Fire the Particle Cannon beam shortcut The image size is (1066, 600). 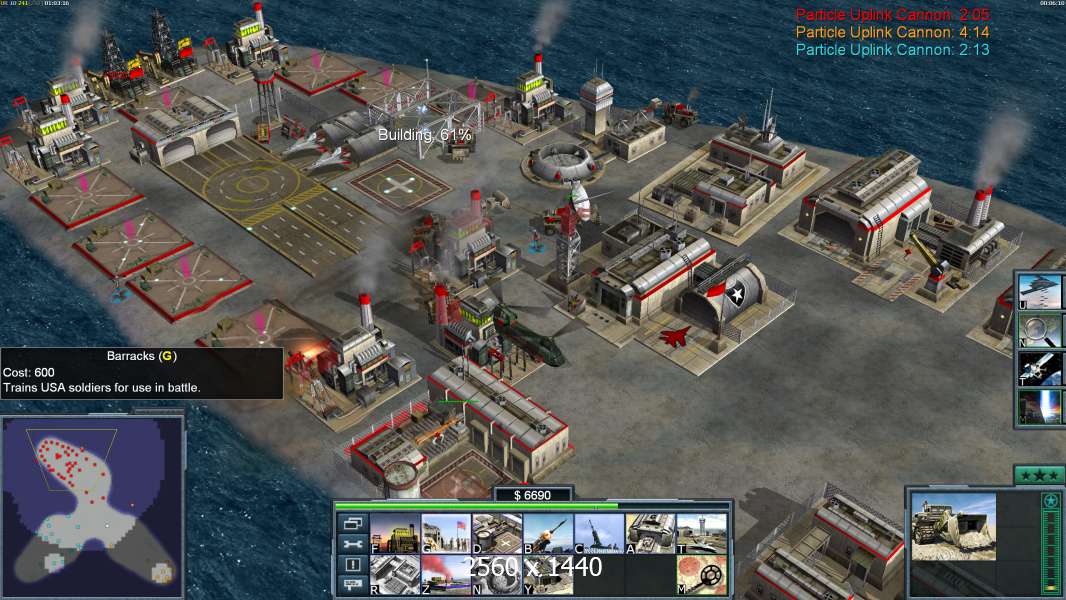point(1040,407)
